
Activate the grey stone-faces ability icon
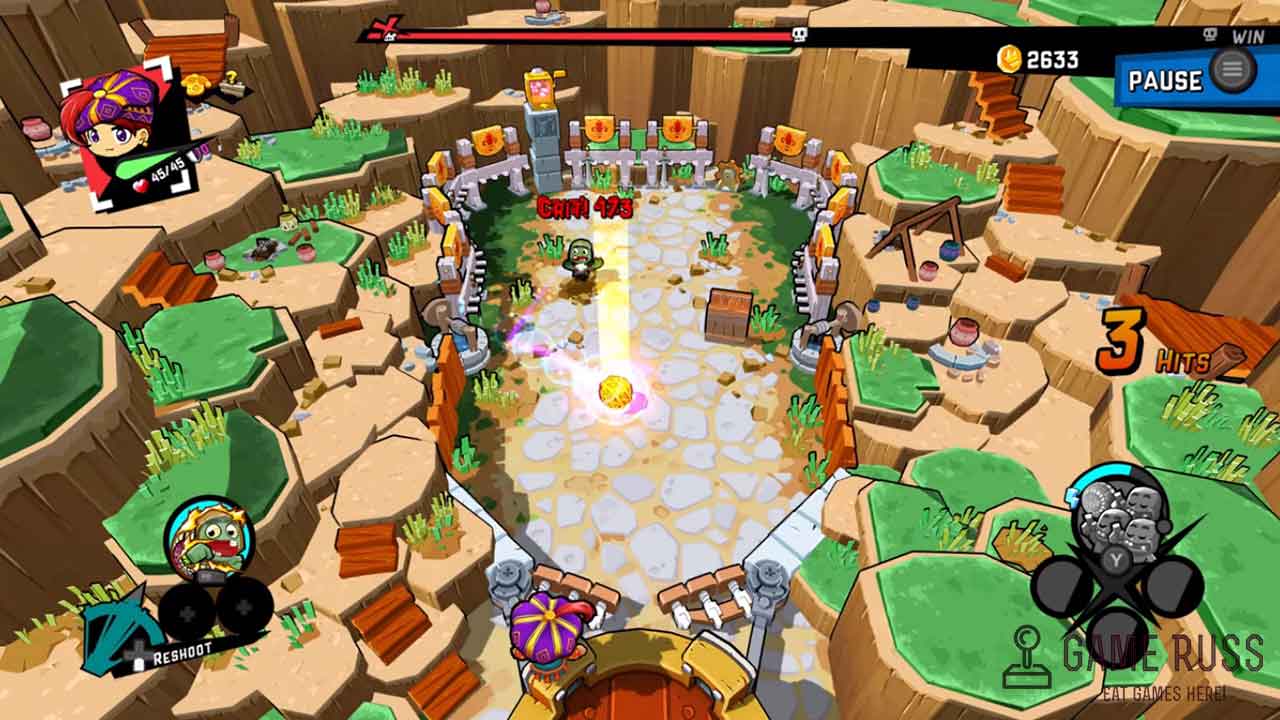1117,511
